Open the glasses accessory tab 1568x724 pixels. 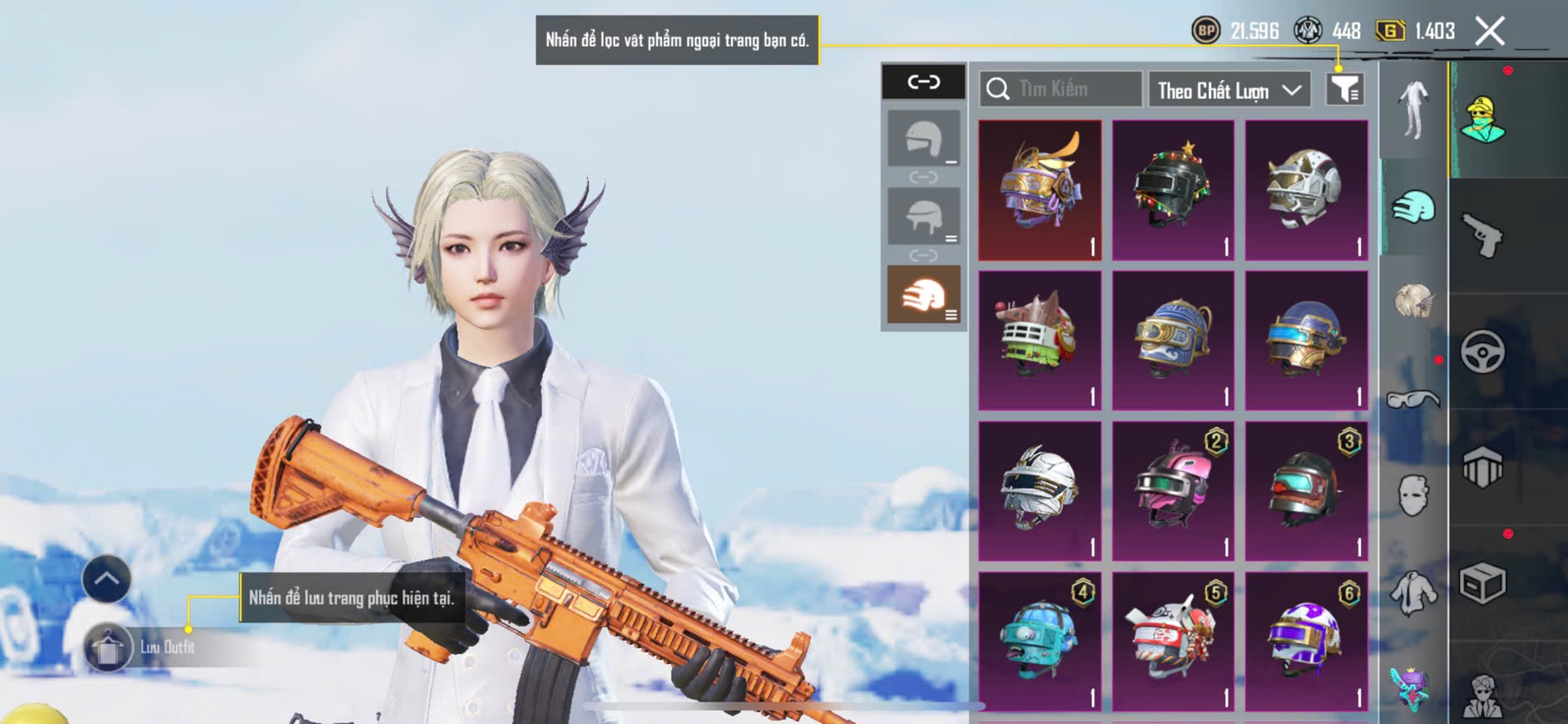point(1413,399)
